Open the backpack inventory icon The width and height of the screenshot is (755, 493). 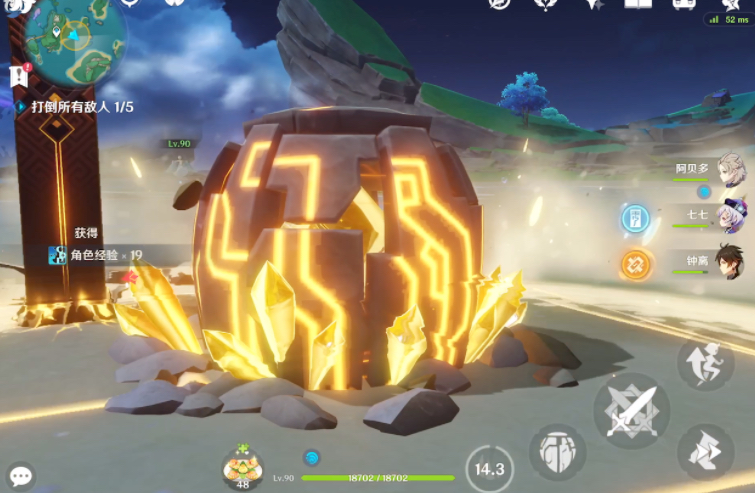(684, 5)
